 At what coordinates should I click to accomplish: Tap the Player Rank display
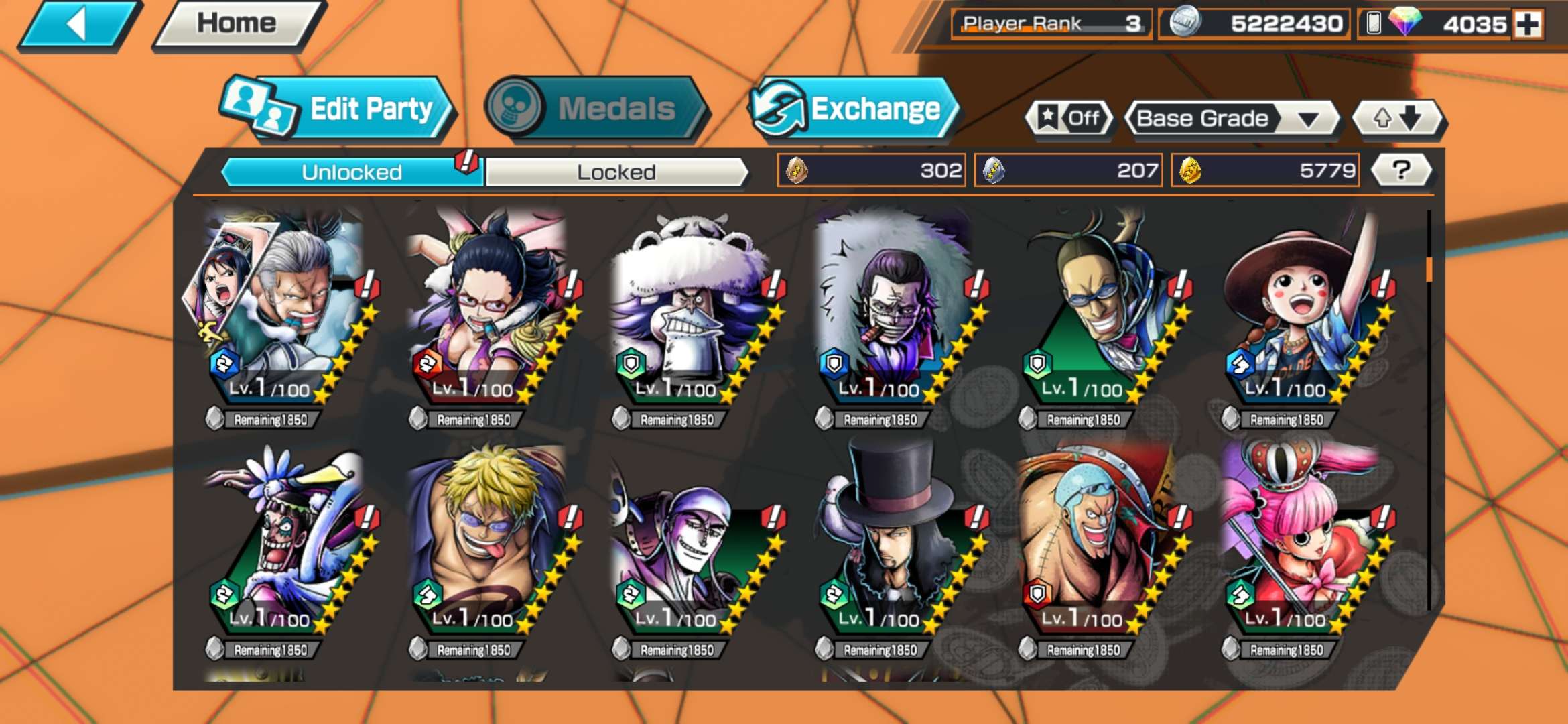click(1050, 22)
